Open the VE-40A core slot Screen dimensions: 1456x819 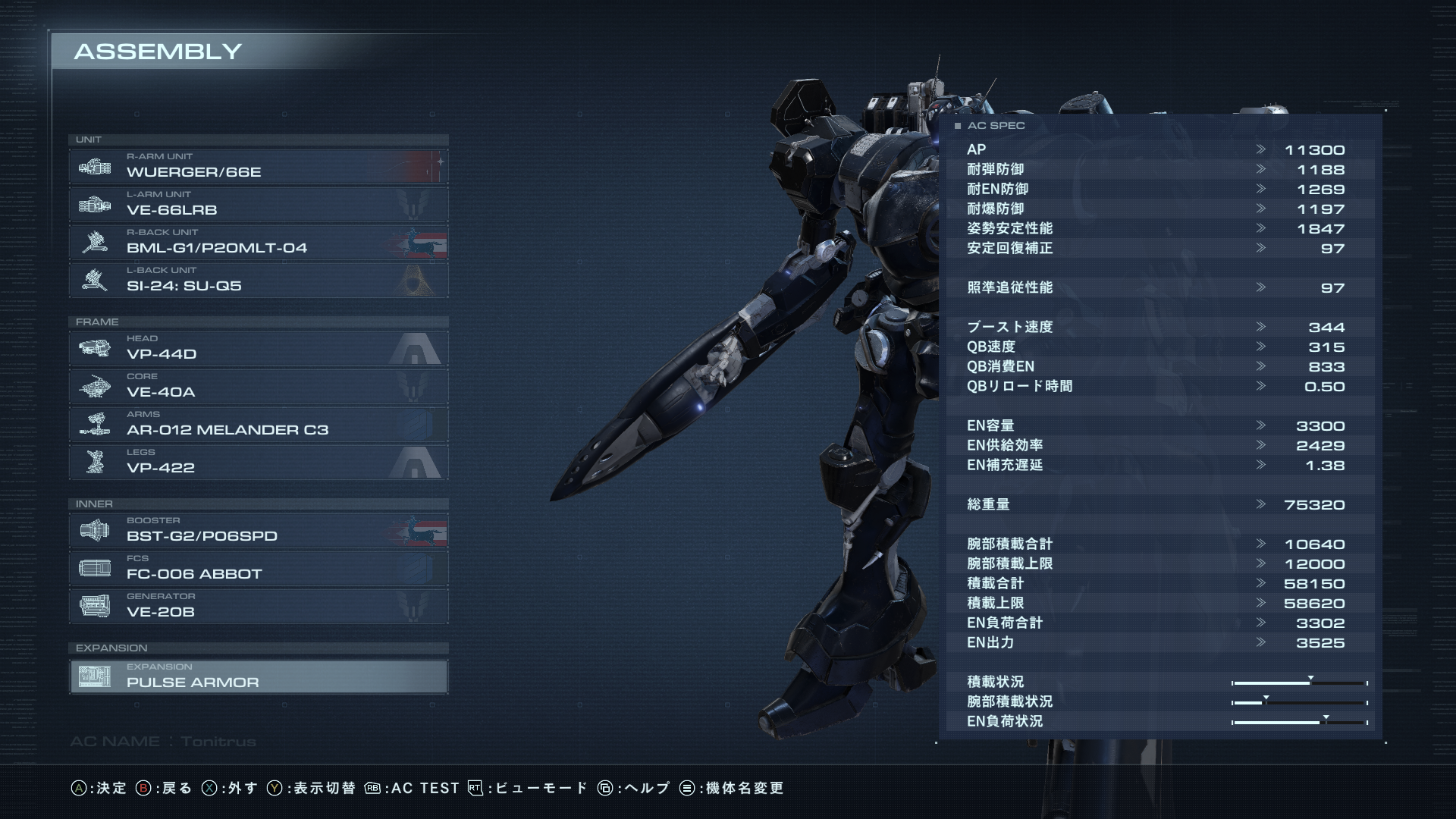pos(258,386)
